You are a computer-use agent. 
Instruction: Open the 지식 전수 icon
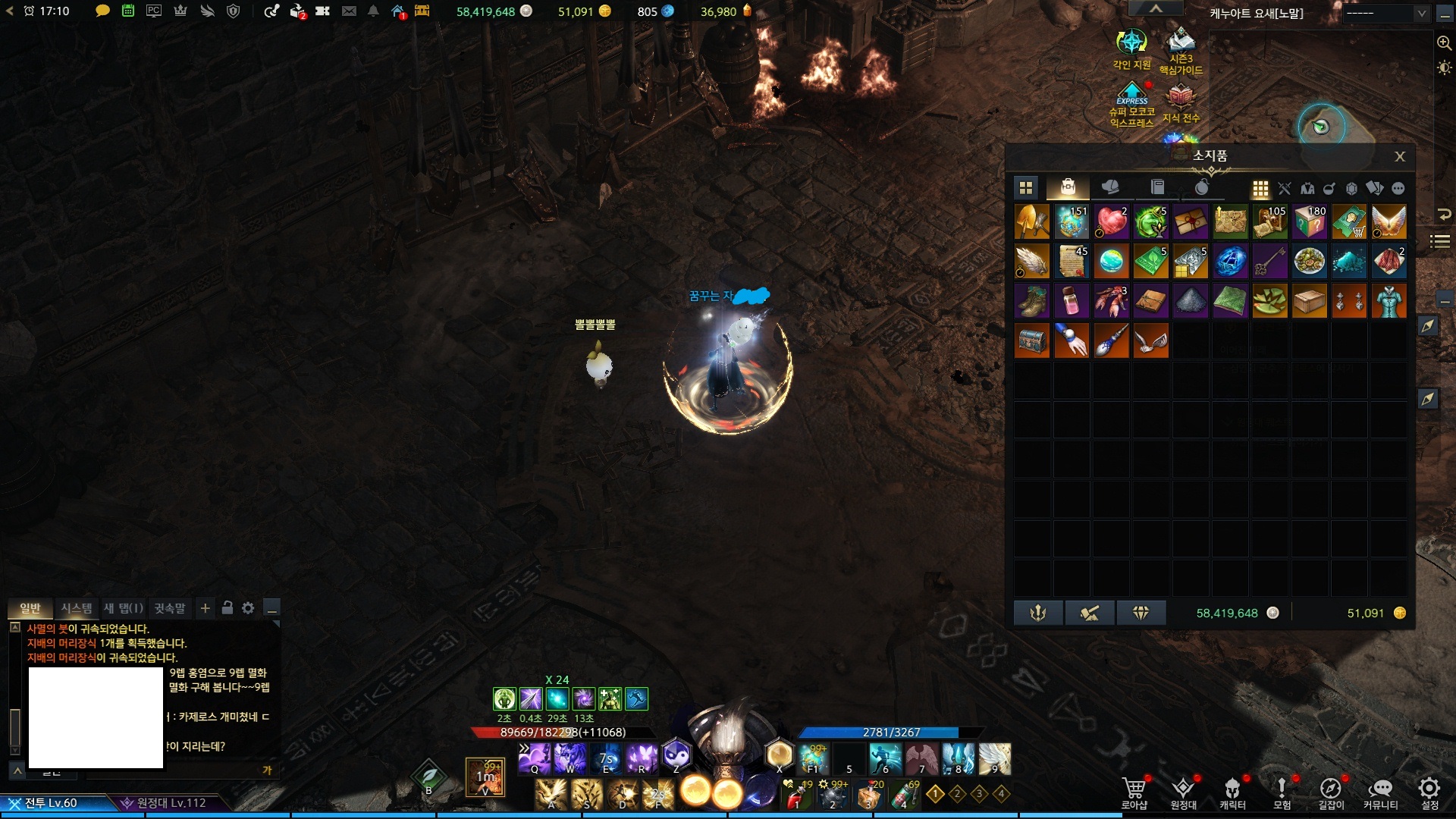point(1181,104)
